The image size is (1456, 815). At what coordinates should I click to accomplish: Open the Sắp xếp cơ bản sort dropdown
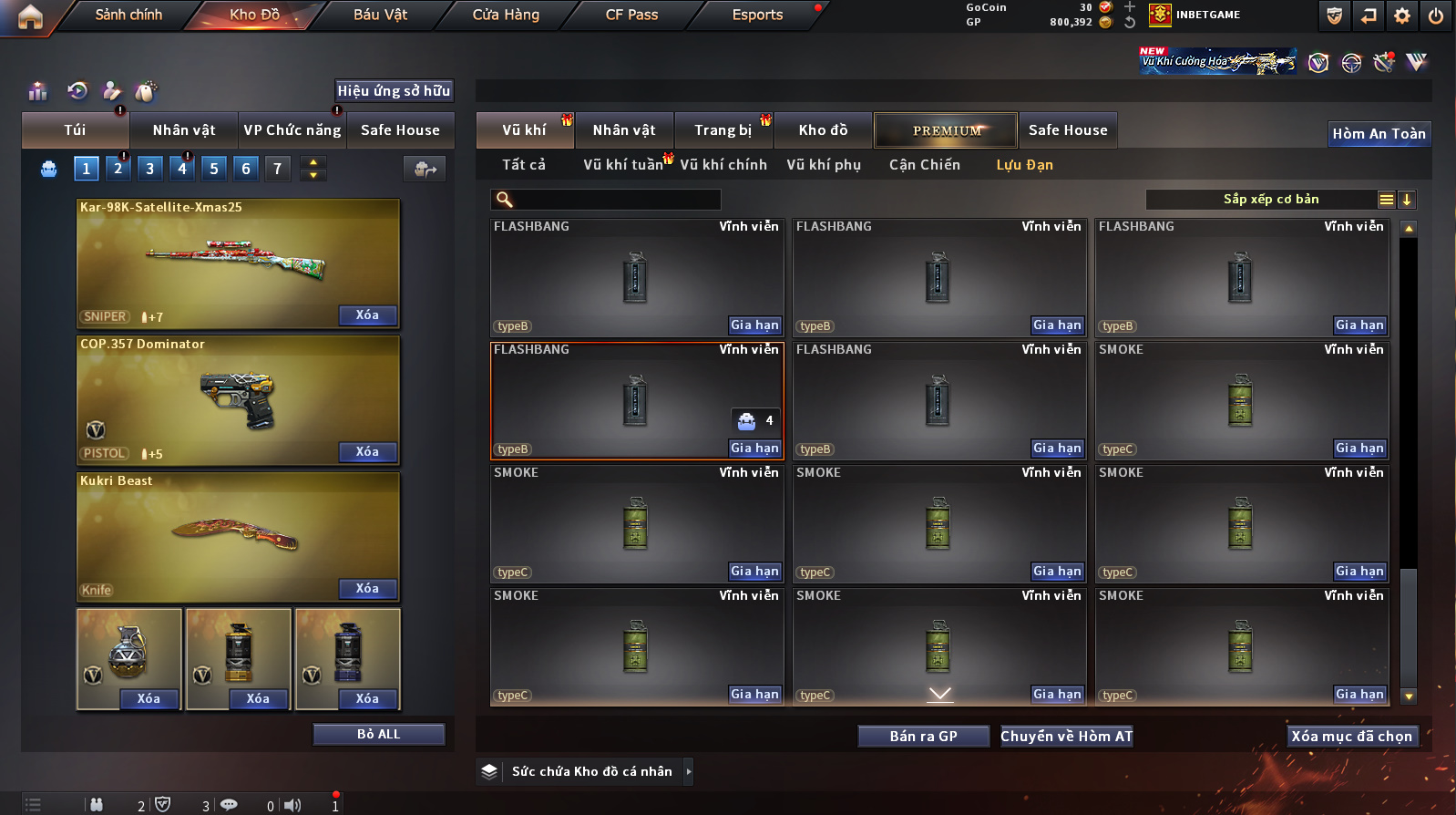pyautogui.click(x=1271, y=200)
